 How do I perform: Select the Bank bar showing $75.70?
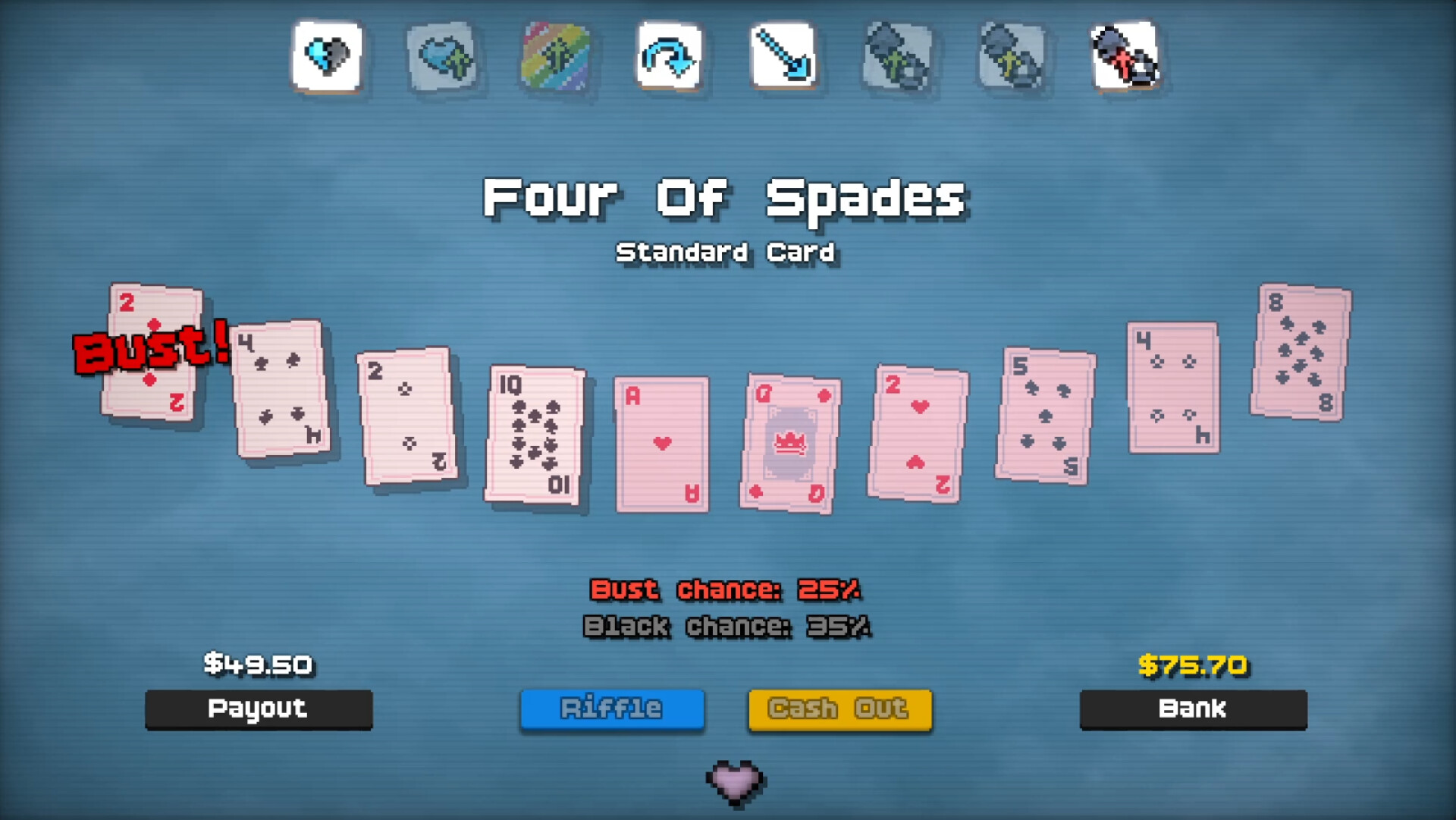tap(1192, 710)
